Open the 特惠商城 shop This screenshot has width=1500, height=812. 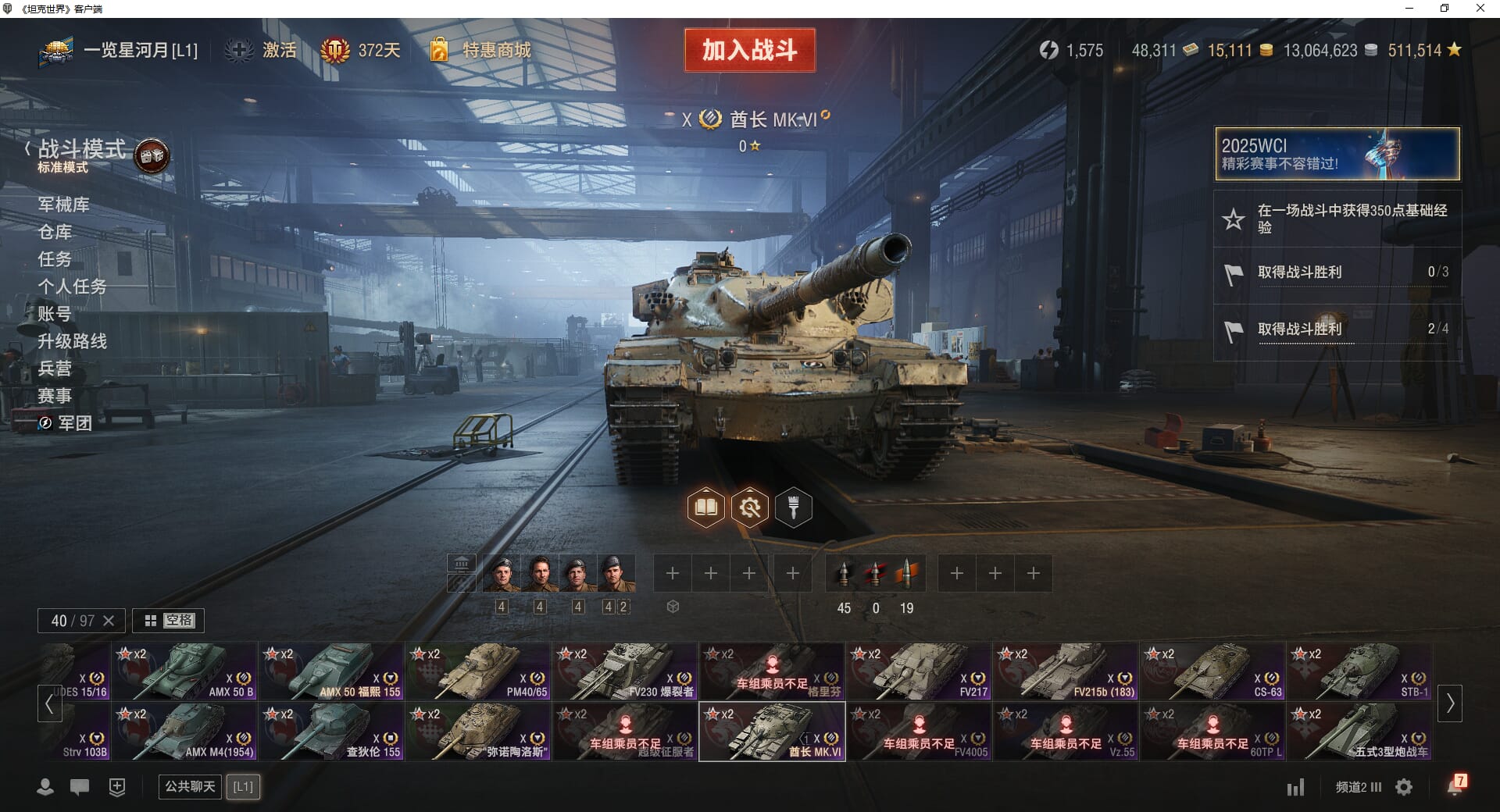pos(496,51)
